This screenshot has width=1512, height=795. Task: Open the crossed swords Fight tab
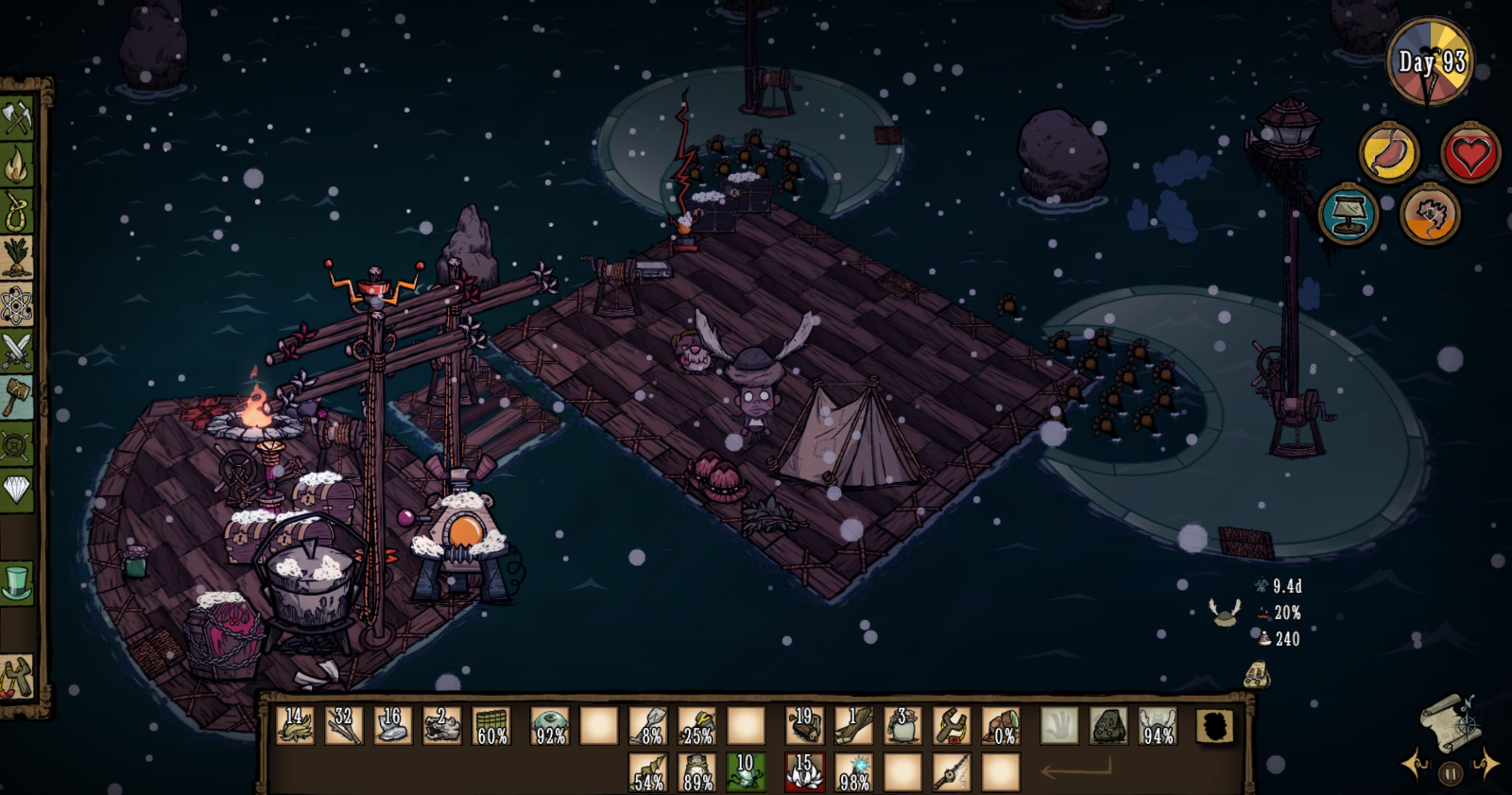(17, 351)
